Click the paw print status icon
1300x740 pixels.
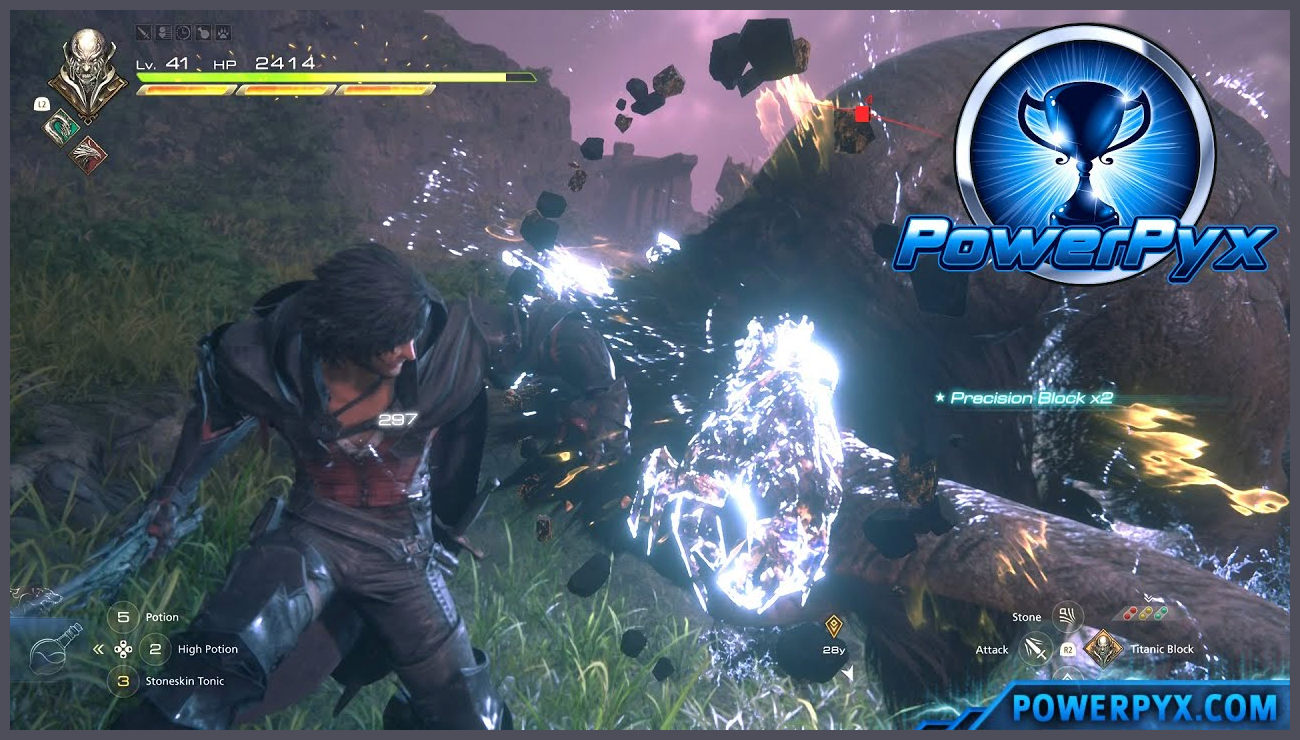coord(222,34)
